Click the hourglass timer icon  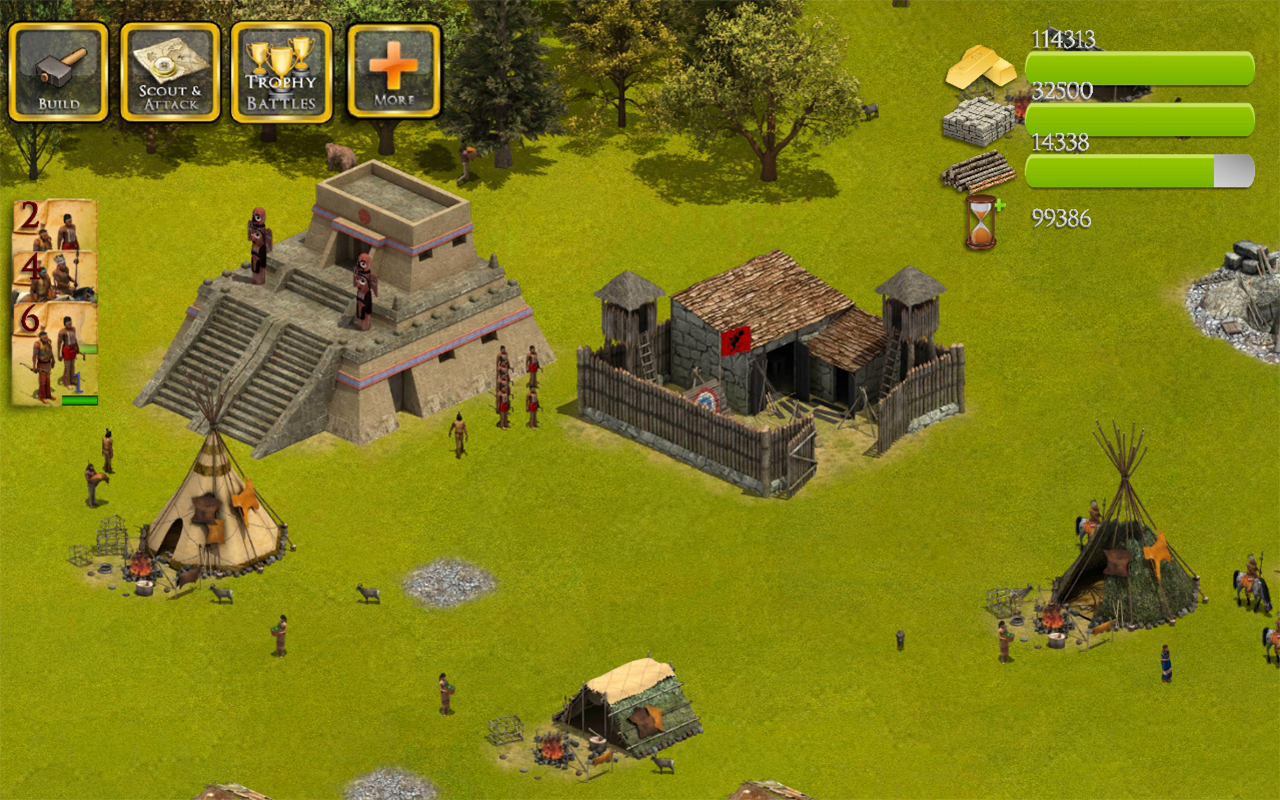coord(973,222)
